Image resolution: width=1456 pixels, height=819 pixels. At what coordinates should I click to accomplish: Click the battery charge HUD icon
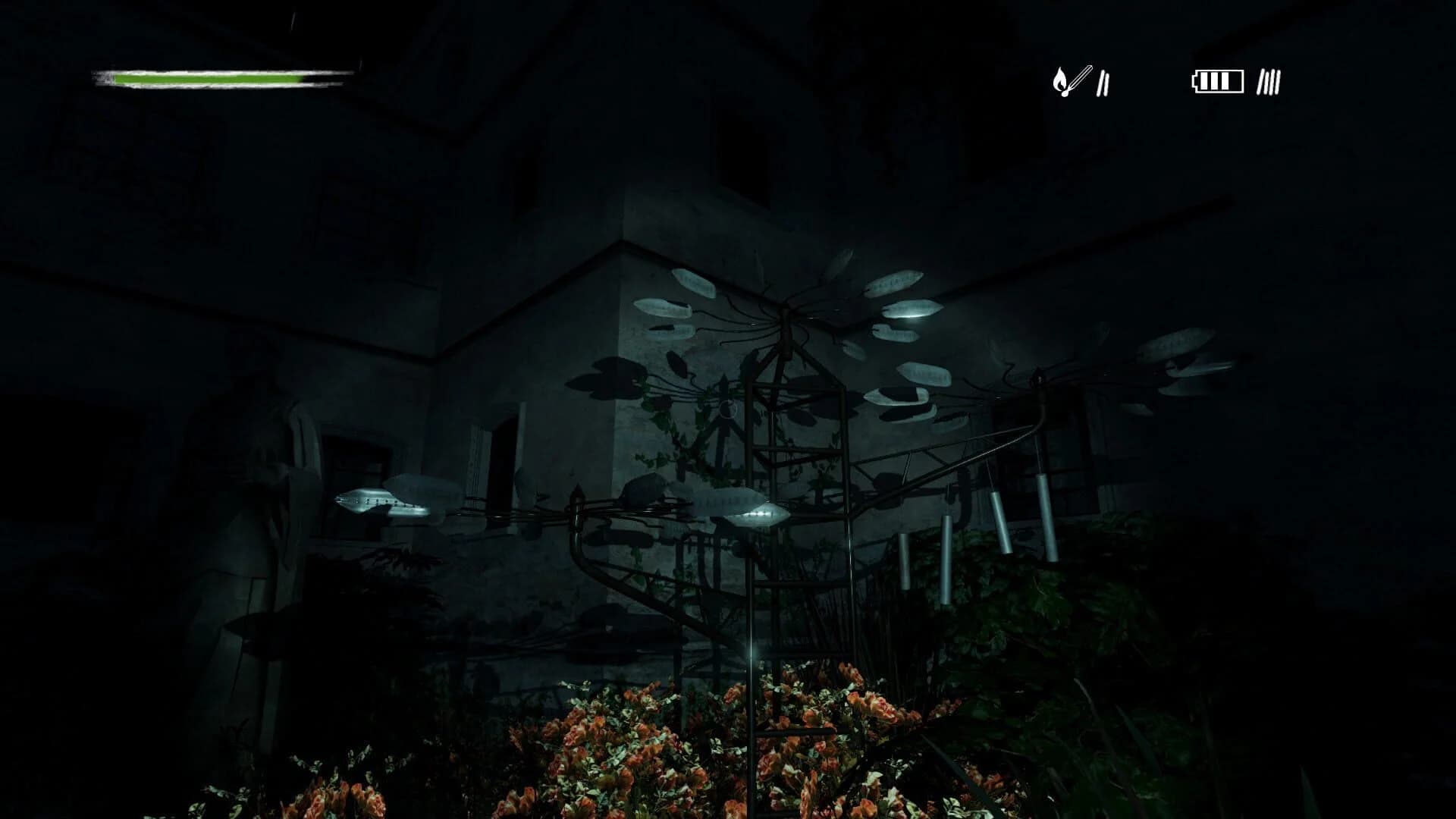coord(1218,80)
